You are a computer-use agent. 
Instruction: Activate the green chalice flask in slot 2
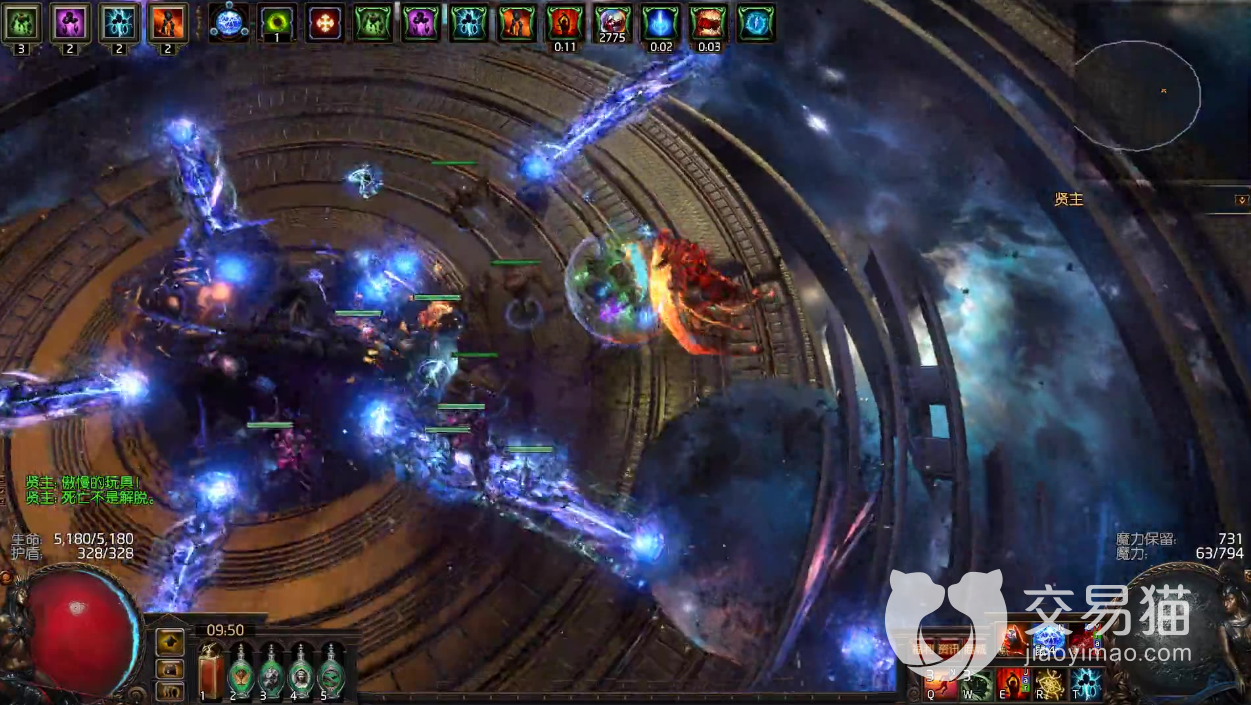(241, 671)
